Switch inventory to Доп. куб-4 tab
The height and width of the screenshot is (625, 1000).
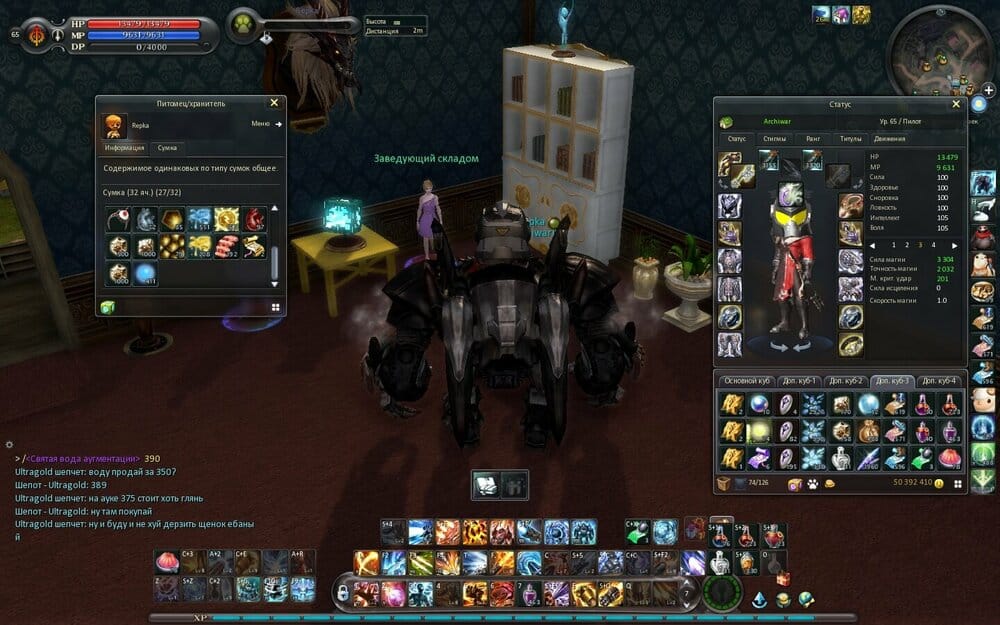pyautogui.click(x=939, y=381)
